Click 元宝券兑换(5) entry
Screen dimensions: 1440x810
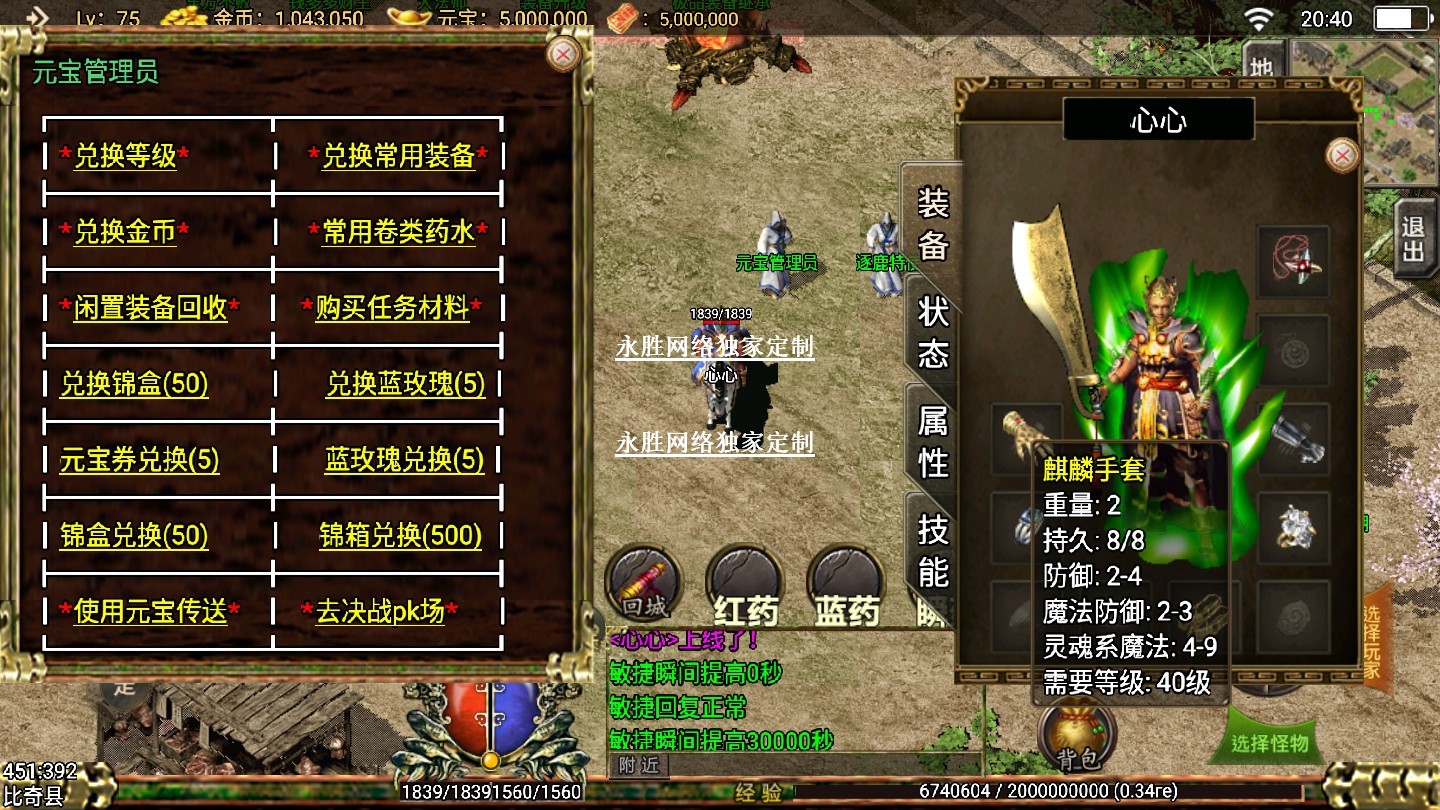(x=139, y=460)
